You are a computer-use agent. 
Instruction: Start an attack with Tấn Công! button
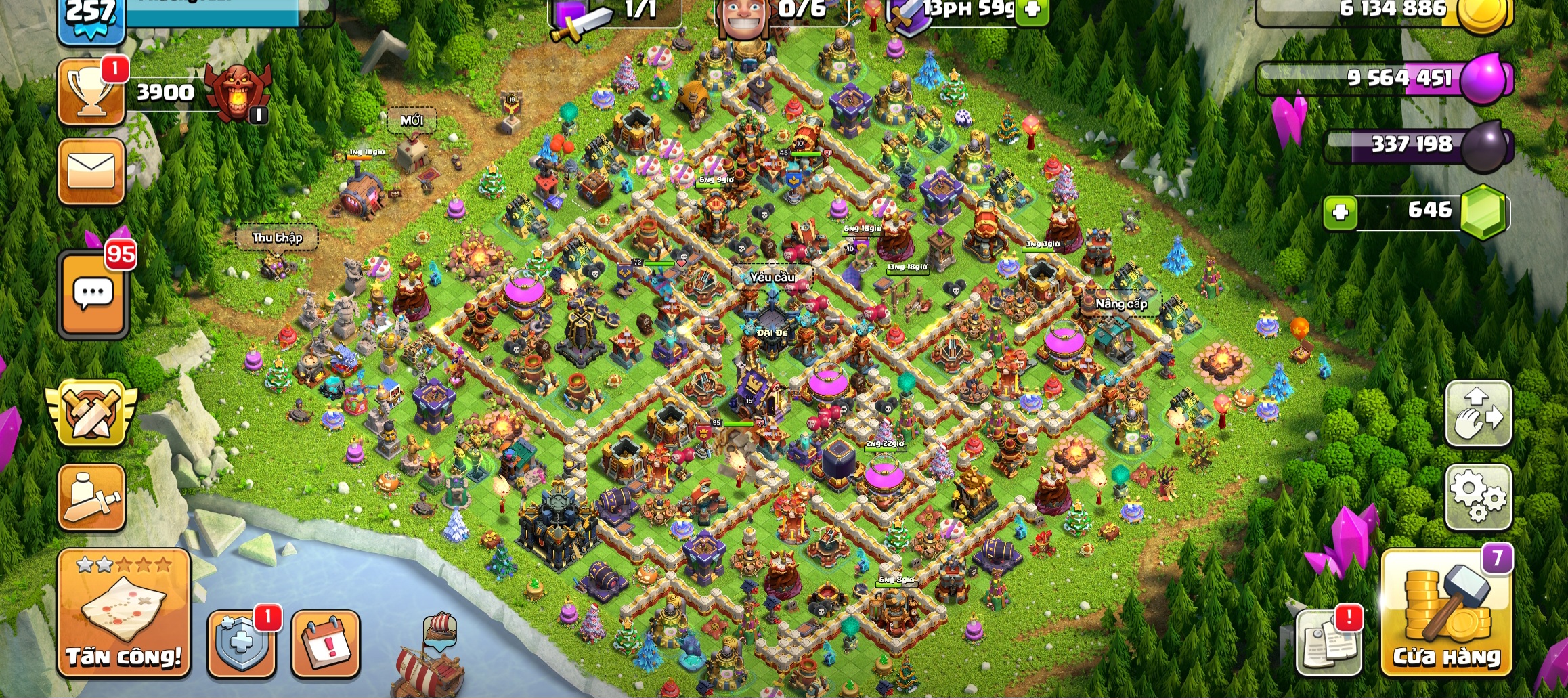[x=124, y=613]
